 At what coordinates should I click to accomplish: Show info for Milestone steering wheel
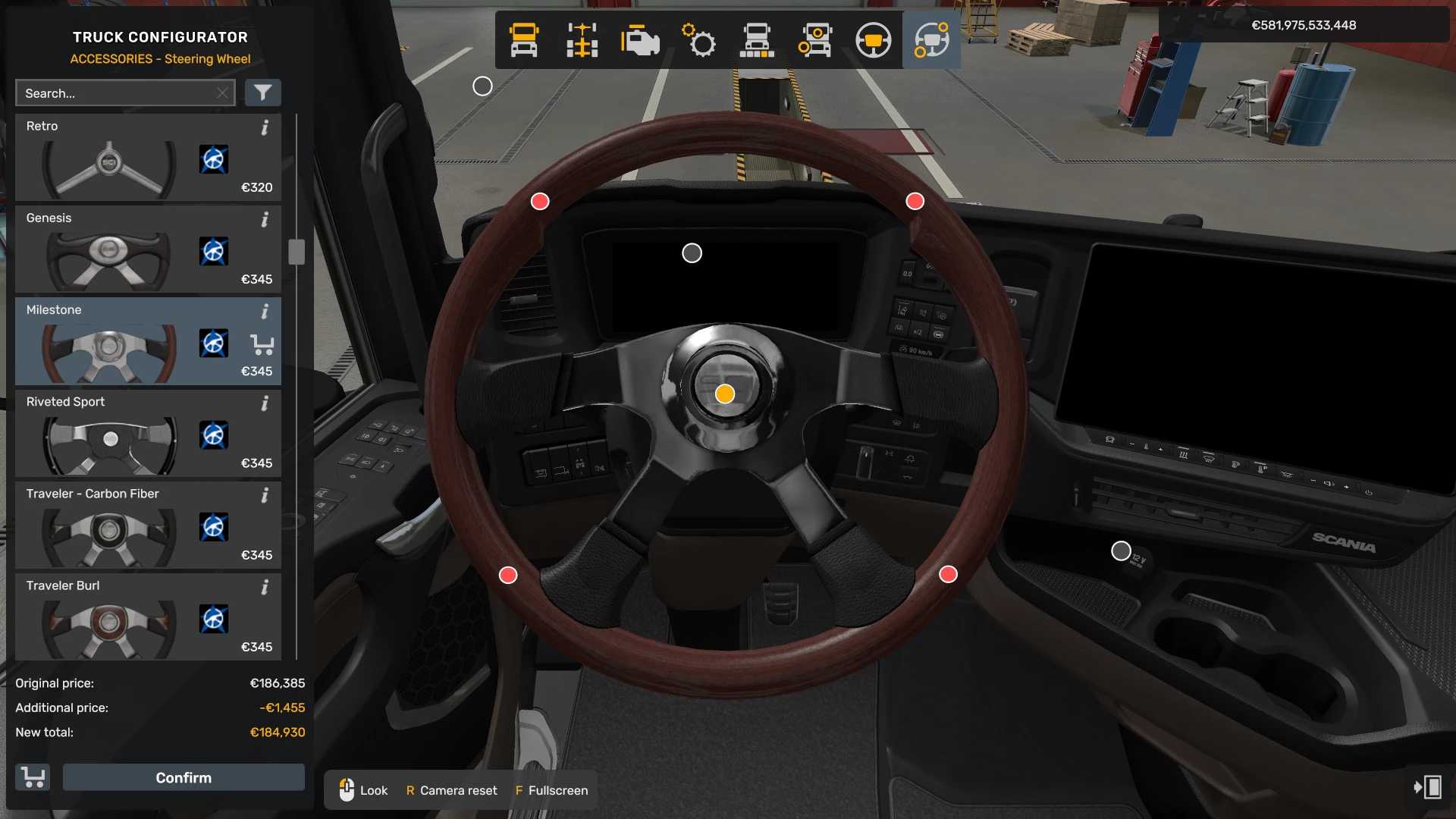[x=265, y=312]
